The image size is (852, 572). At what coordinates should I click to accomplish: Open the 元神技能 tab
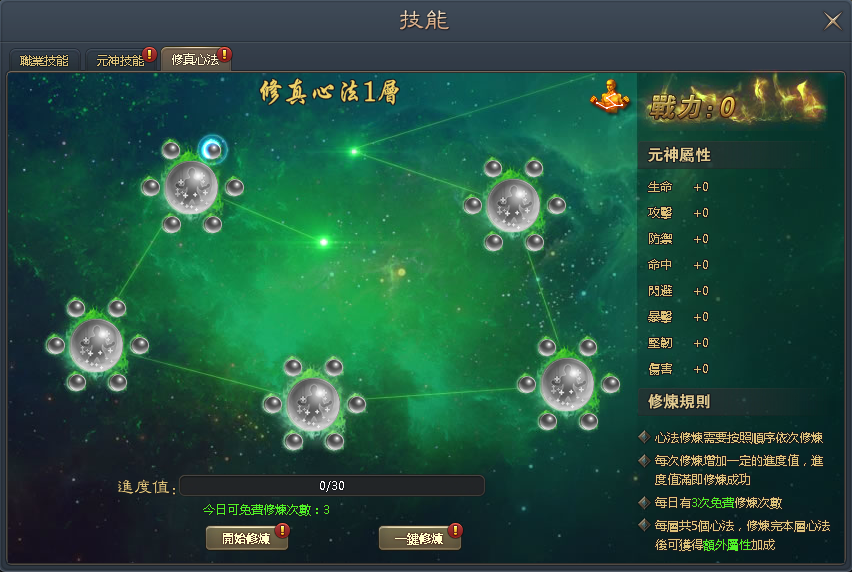[120, 60]
